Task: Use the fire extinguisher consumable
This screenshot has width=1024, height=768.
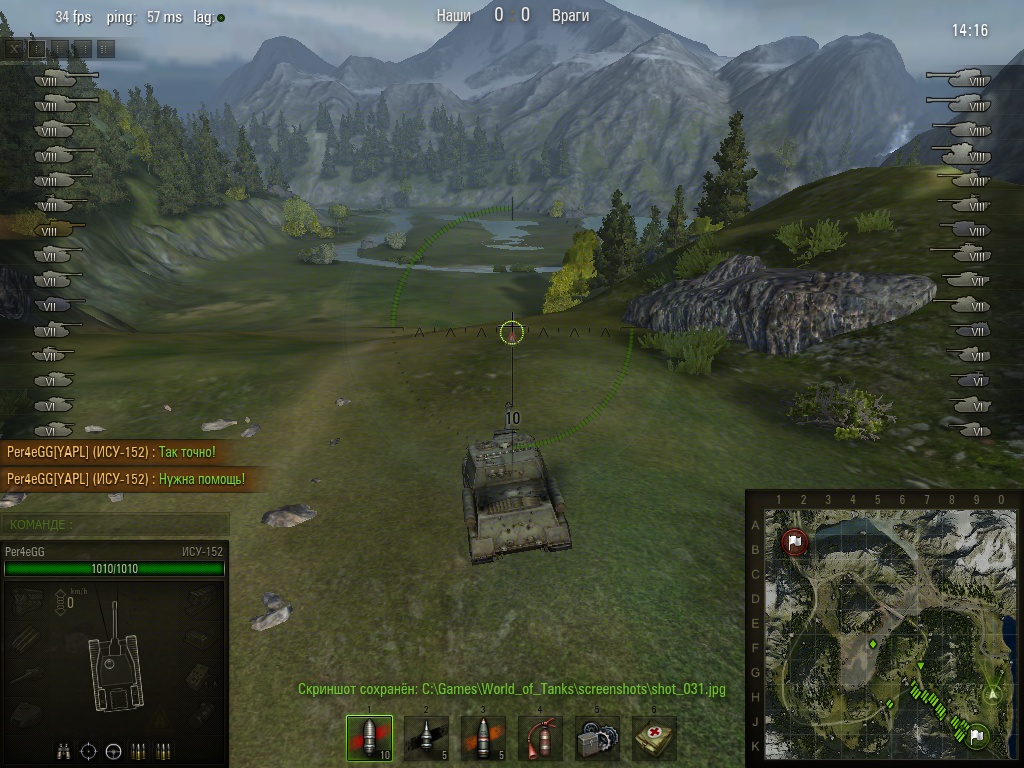Action: click(540, 739)
